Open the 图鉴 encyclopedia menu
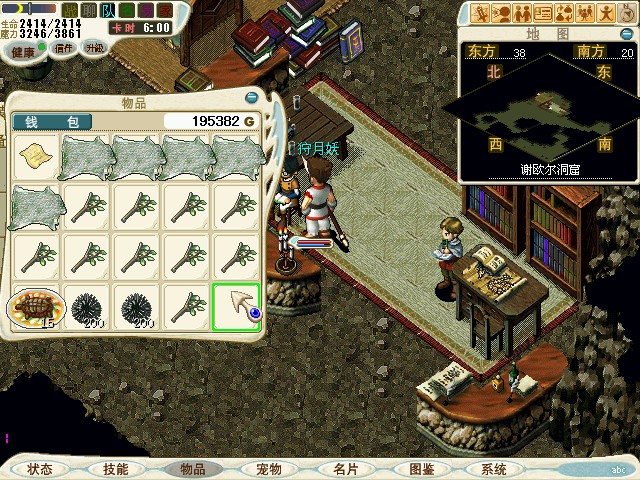The width and height of the screenshot is (640, 480). (x=422, y=469)
